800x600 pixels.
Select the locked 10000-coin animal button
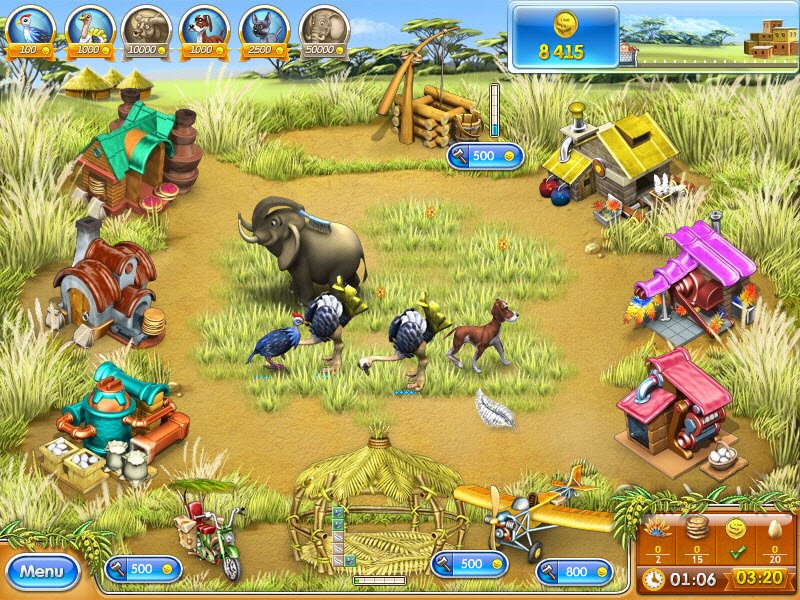click(146, 30)
